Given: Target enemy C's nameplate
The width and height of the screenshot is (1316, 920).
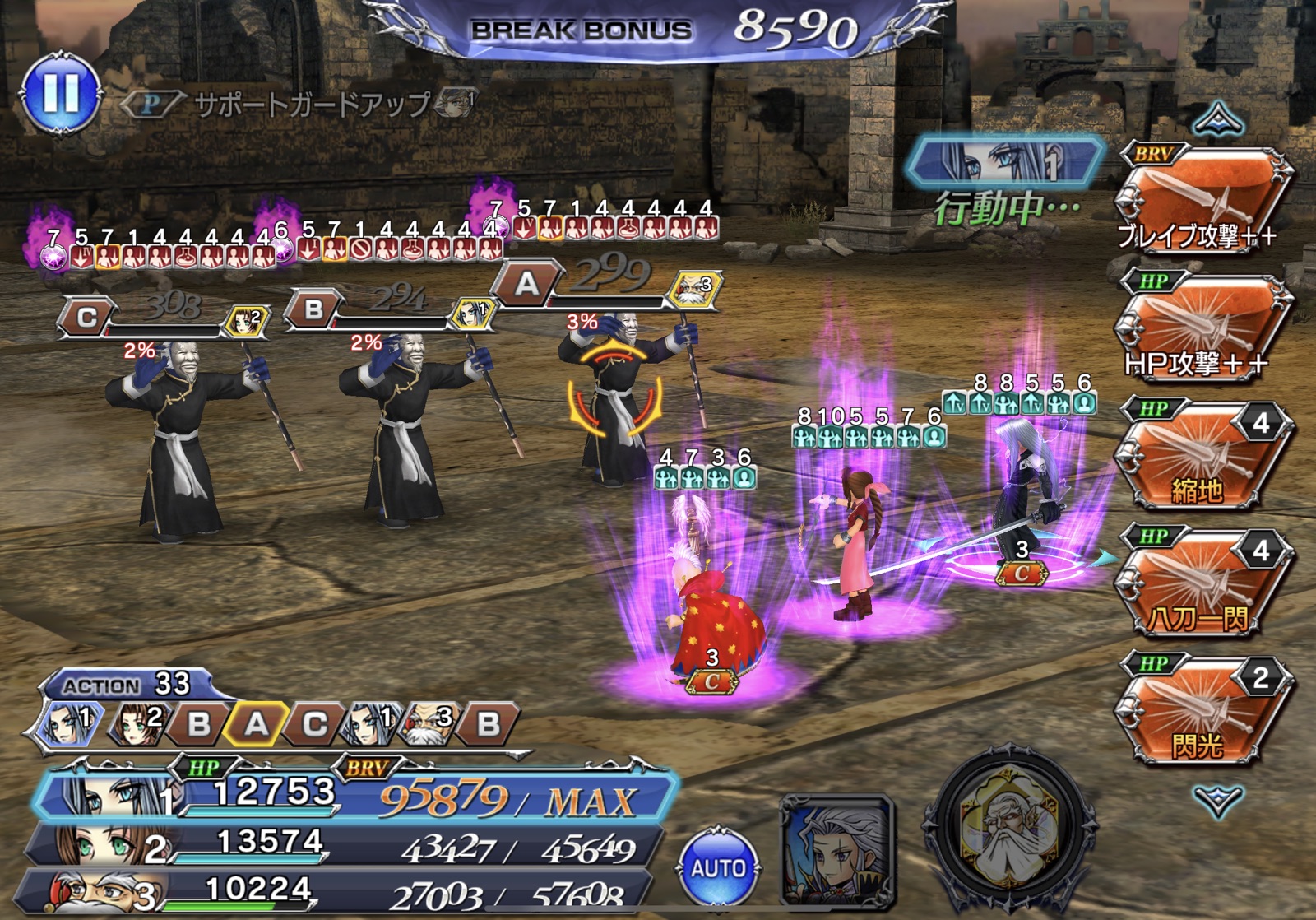Looking at the screenshot, I should [86, 318].
